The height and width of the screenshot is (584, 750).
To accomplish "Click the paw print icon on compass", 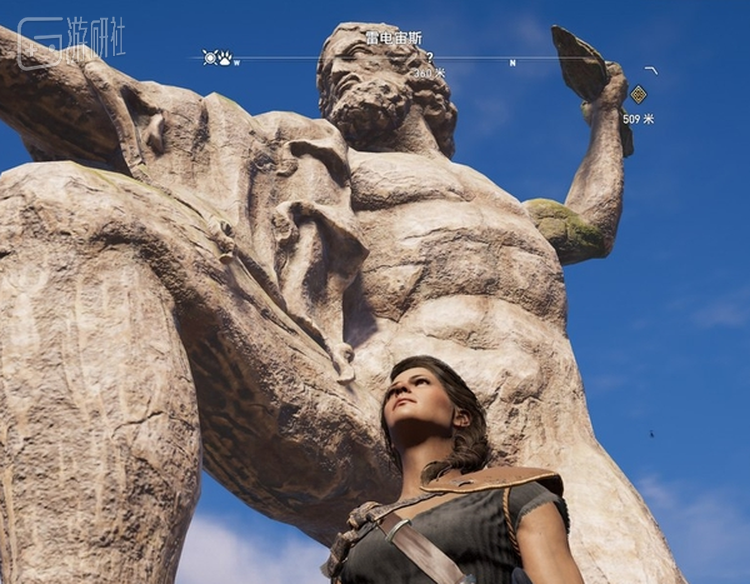I will 225,58.
